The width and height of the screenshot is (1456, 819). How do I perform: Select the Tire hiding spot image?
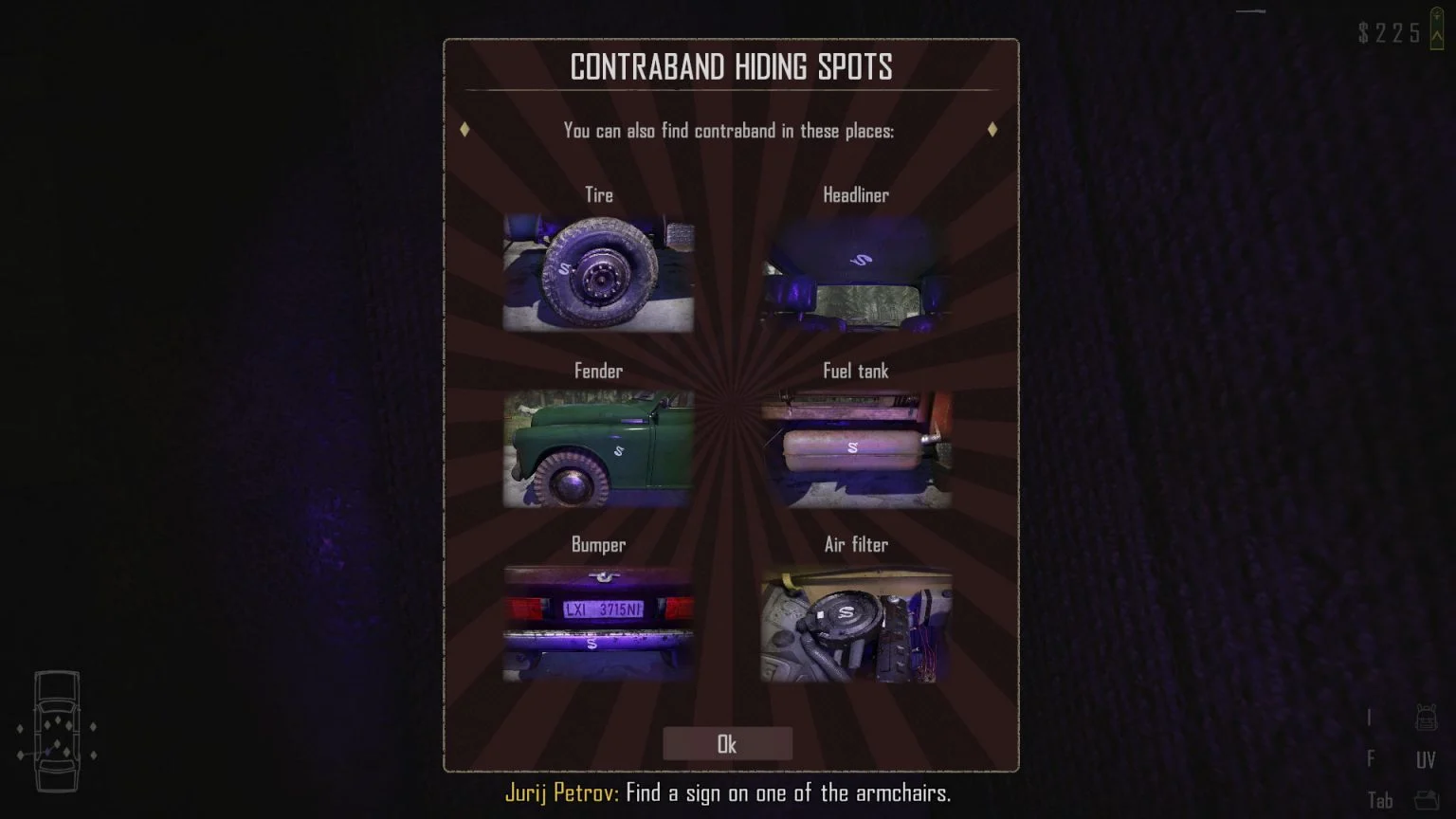(x=597, y=270)
